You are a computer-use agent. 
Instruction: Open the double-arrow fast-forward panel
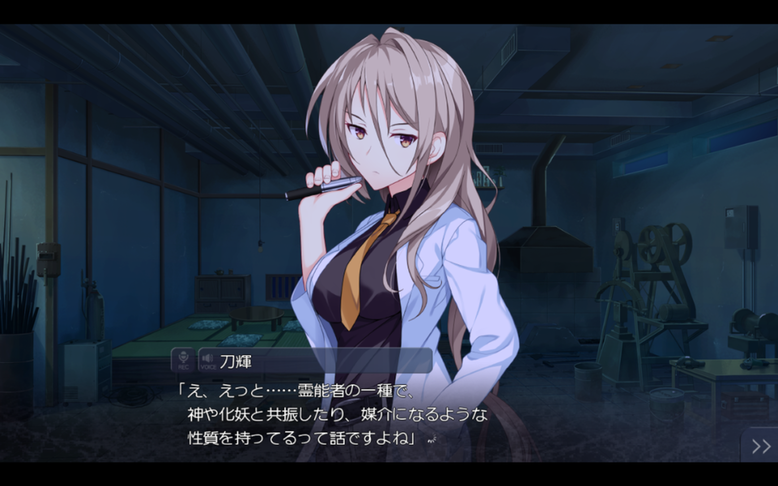tap(760, 446)
